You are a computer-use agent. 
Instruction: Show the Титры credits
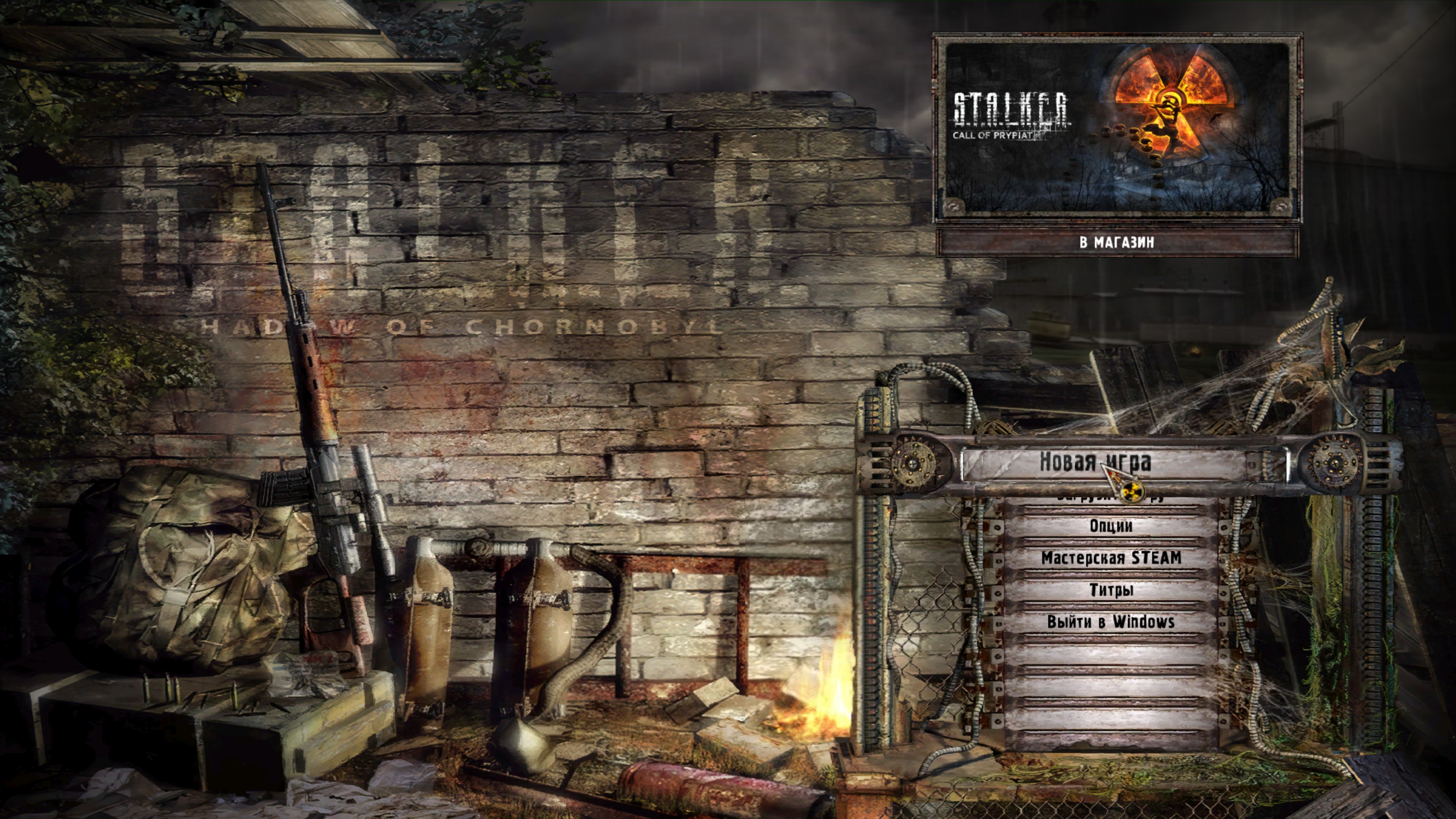pyautogui.click(x=1111, y=591)
